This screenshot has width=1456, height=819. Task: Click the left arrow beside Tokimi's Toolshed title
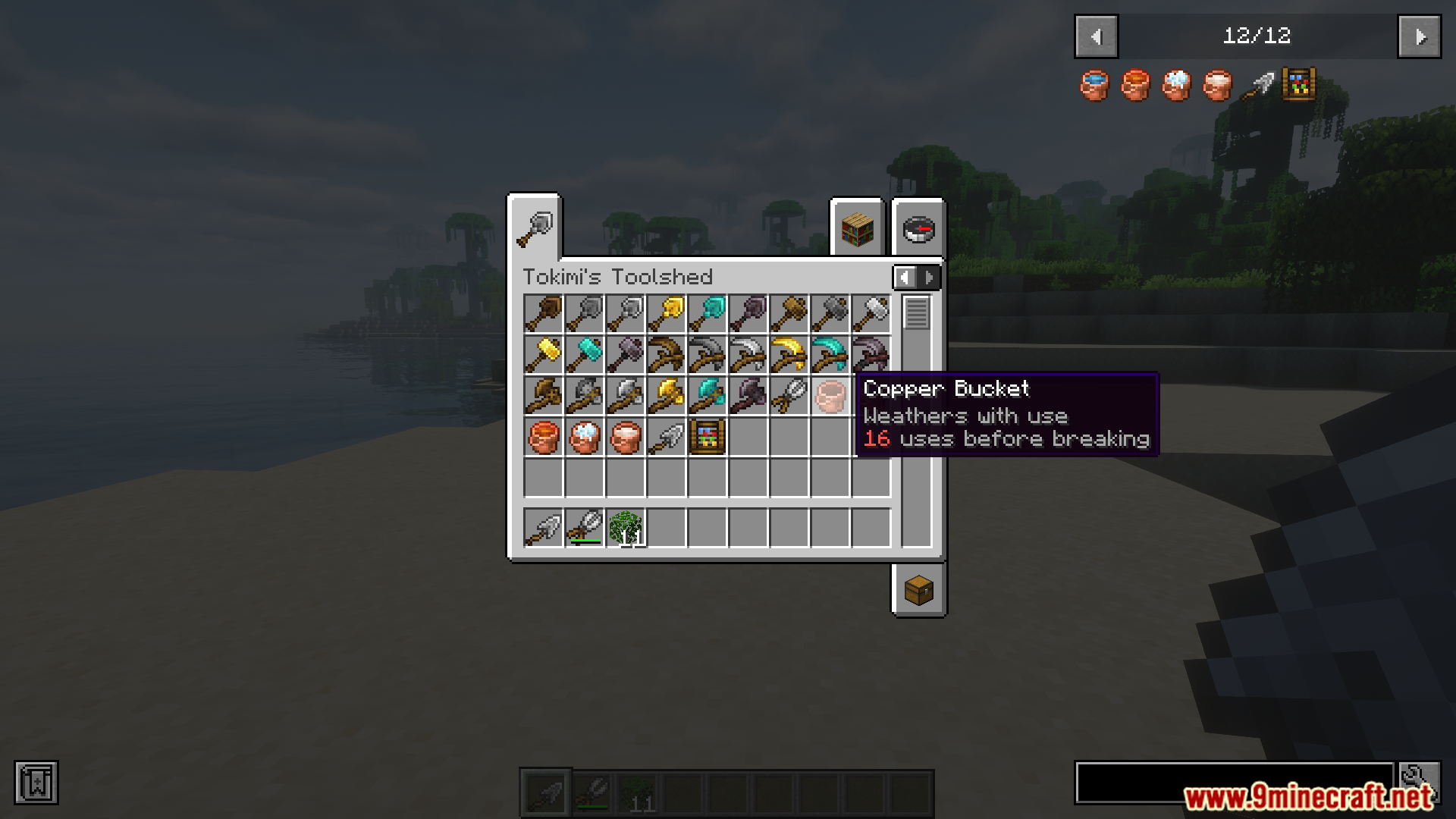905,277
